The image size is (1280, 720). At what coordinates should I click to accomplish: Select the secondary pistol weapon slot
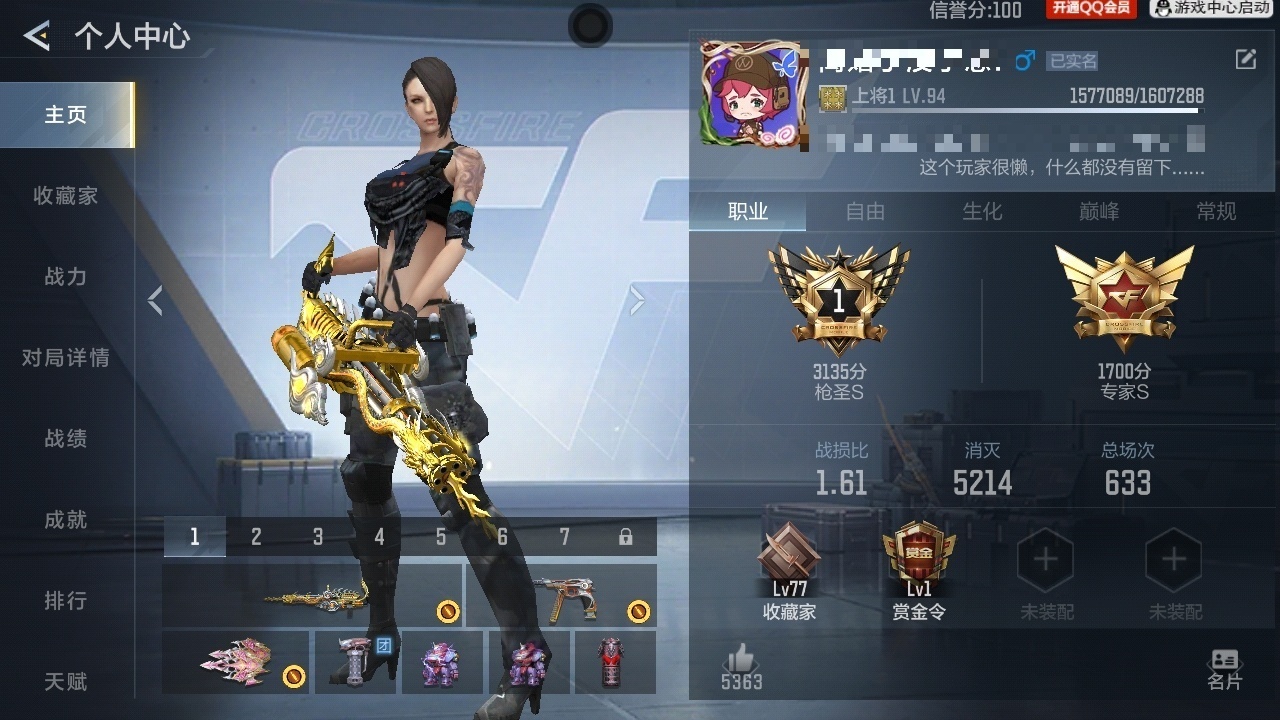pyautogui.click(x=561, y=595)
